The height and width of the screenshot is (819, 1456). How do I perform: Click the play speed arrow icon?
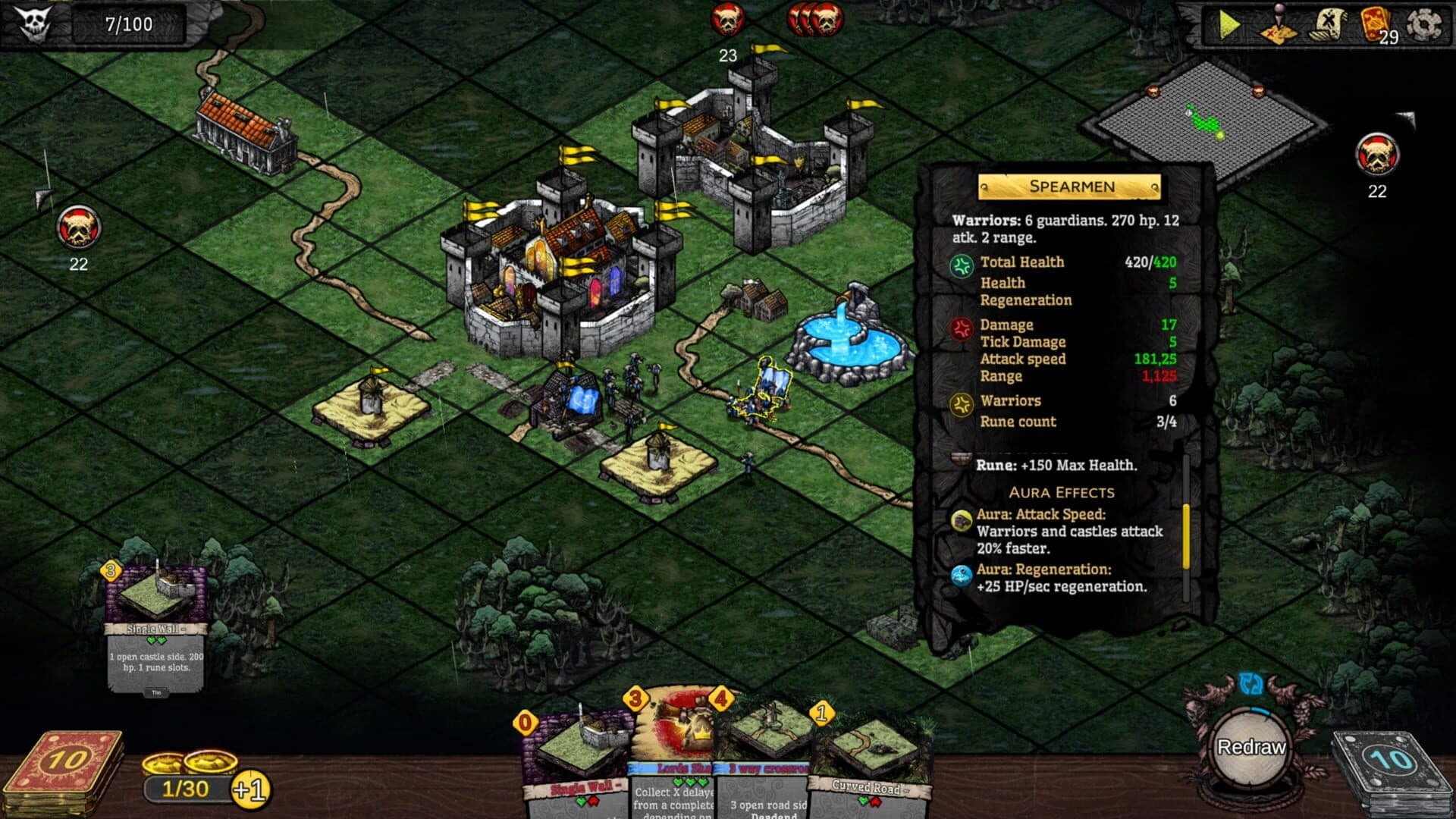point(1230,23)
